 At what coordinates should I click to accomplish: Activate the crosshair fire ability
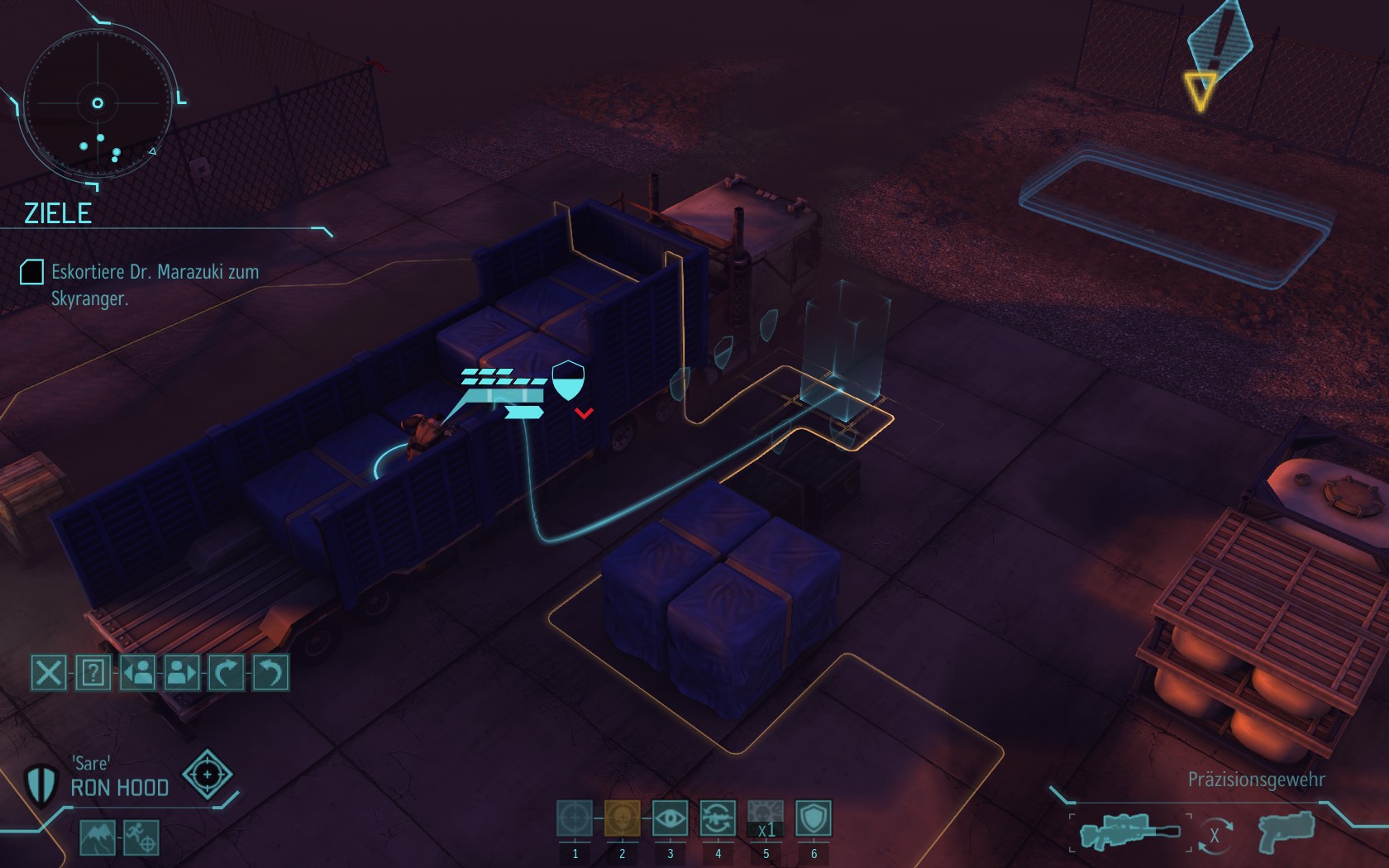pos(575,818)
